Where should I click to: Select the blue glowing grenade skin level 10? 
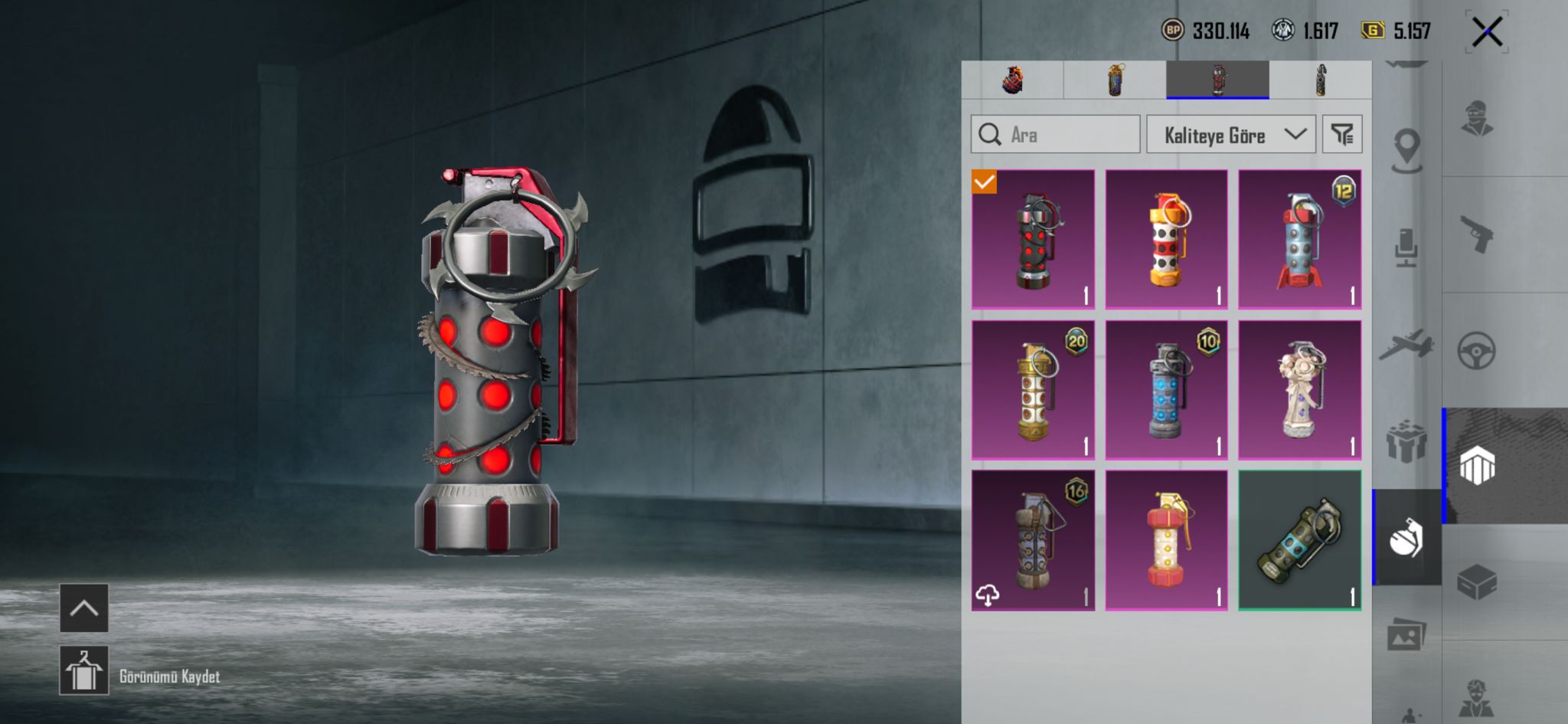point(1166,390)
